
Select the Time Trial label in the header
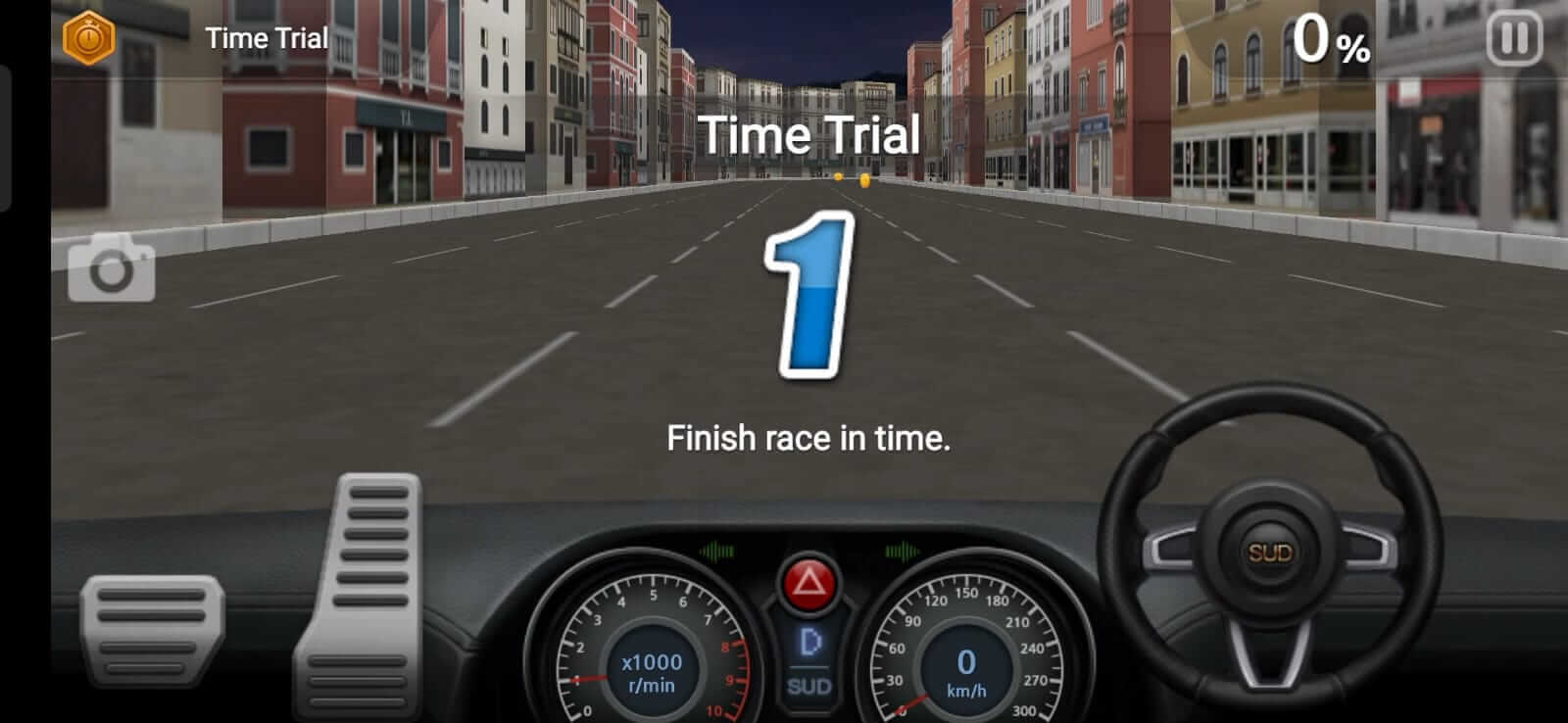(266, 39)
